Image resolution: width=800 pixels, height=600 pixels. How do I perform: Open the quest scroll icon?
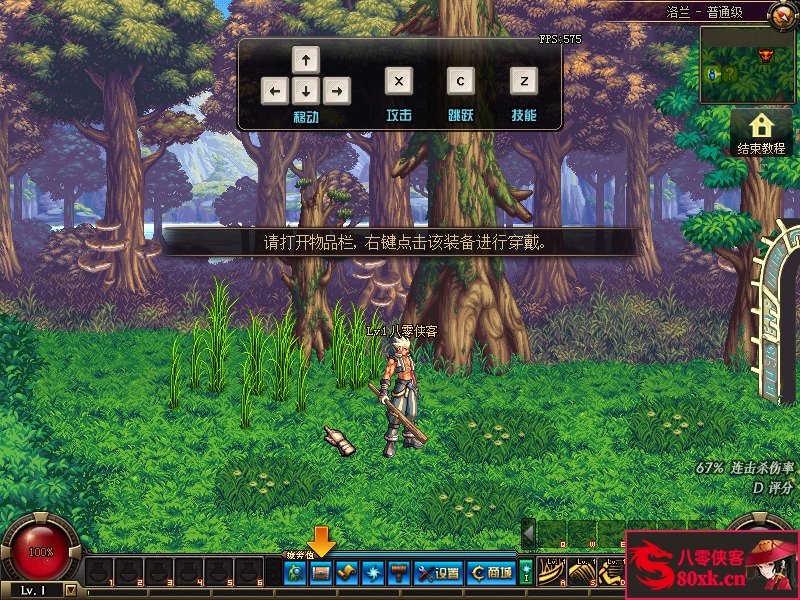[346, 573]
